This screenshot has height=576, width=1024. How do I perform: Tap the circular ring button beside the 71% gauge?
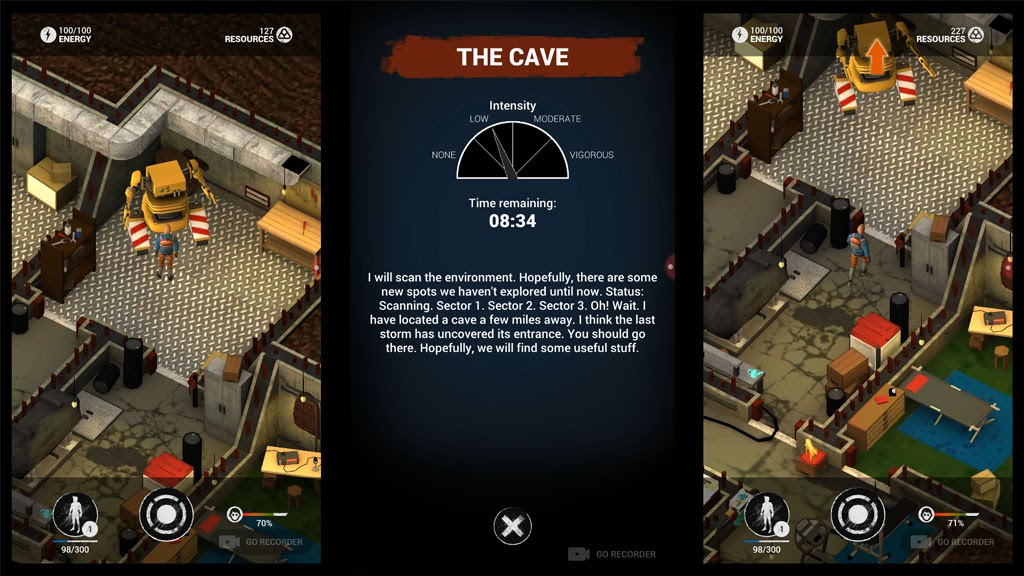[x=857, y=513]
